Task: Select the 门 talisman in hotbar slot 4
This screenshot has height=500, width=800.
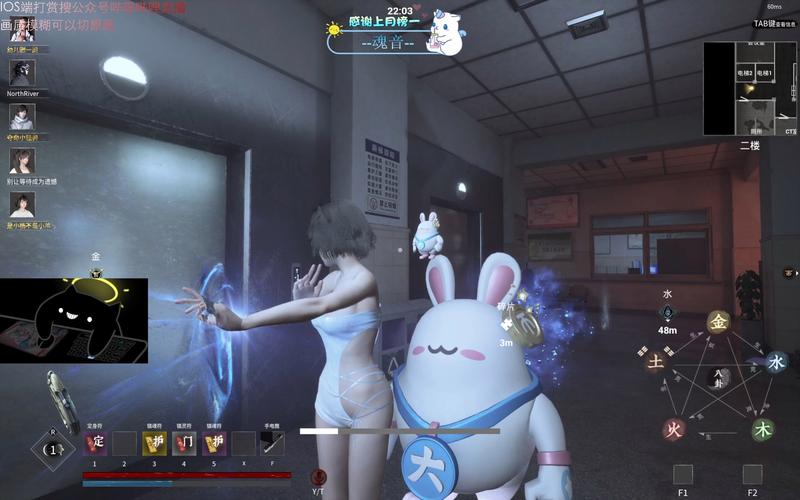Action: [x=184, y=443]
